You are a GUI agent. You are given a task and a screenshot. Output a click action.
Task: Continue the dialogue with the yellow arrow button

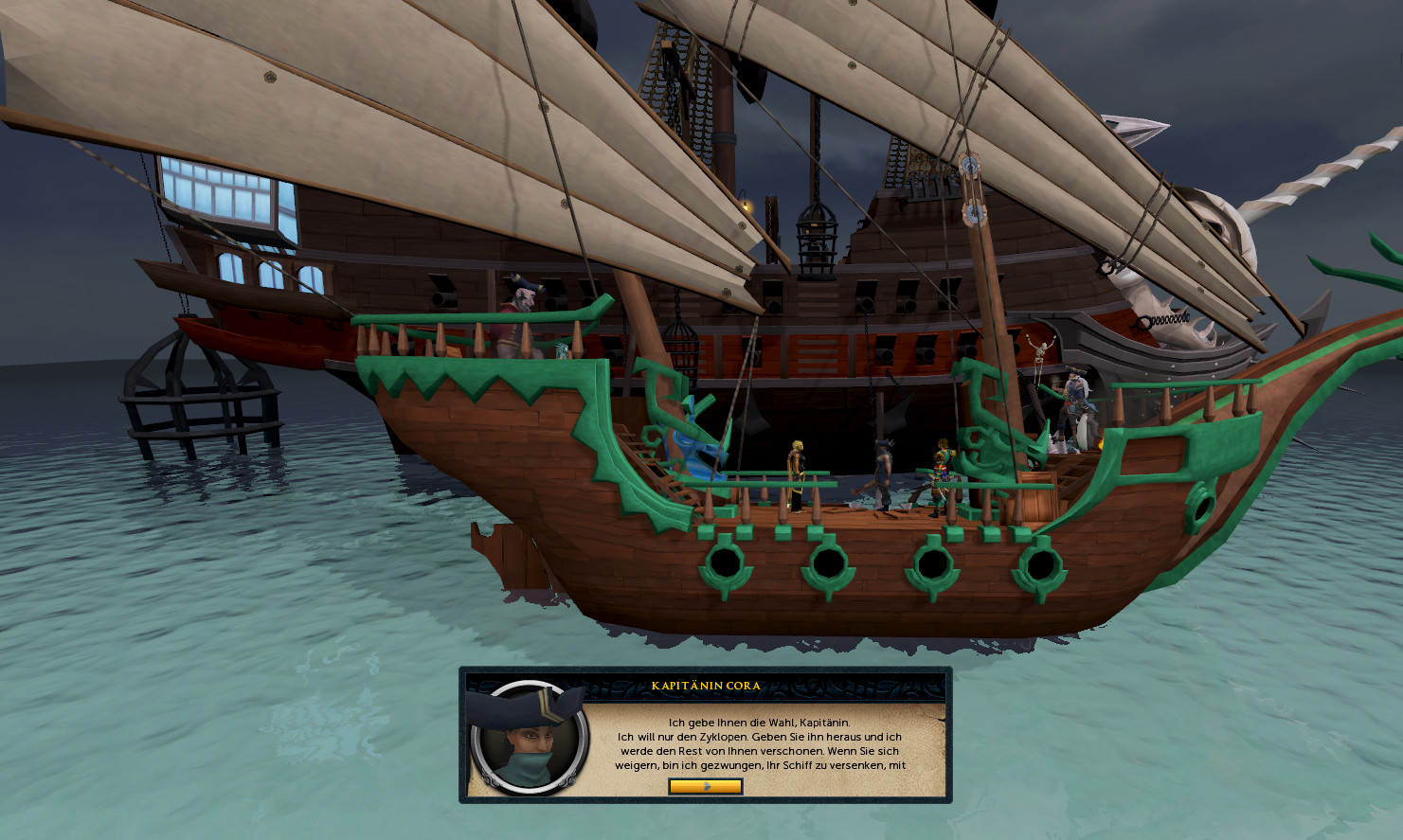pyautogui.click(x=705, y=786)
